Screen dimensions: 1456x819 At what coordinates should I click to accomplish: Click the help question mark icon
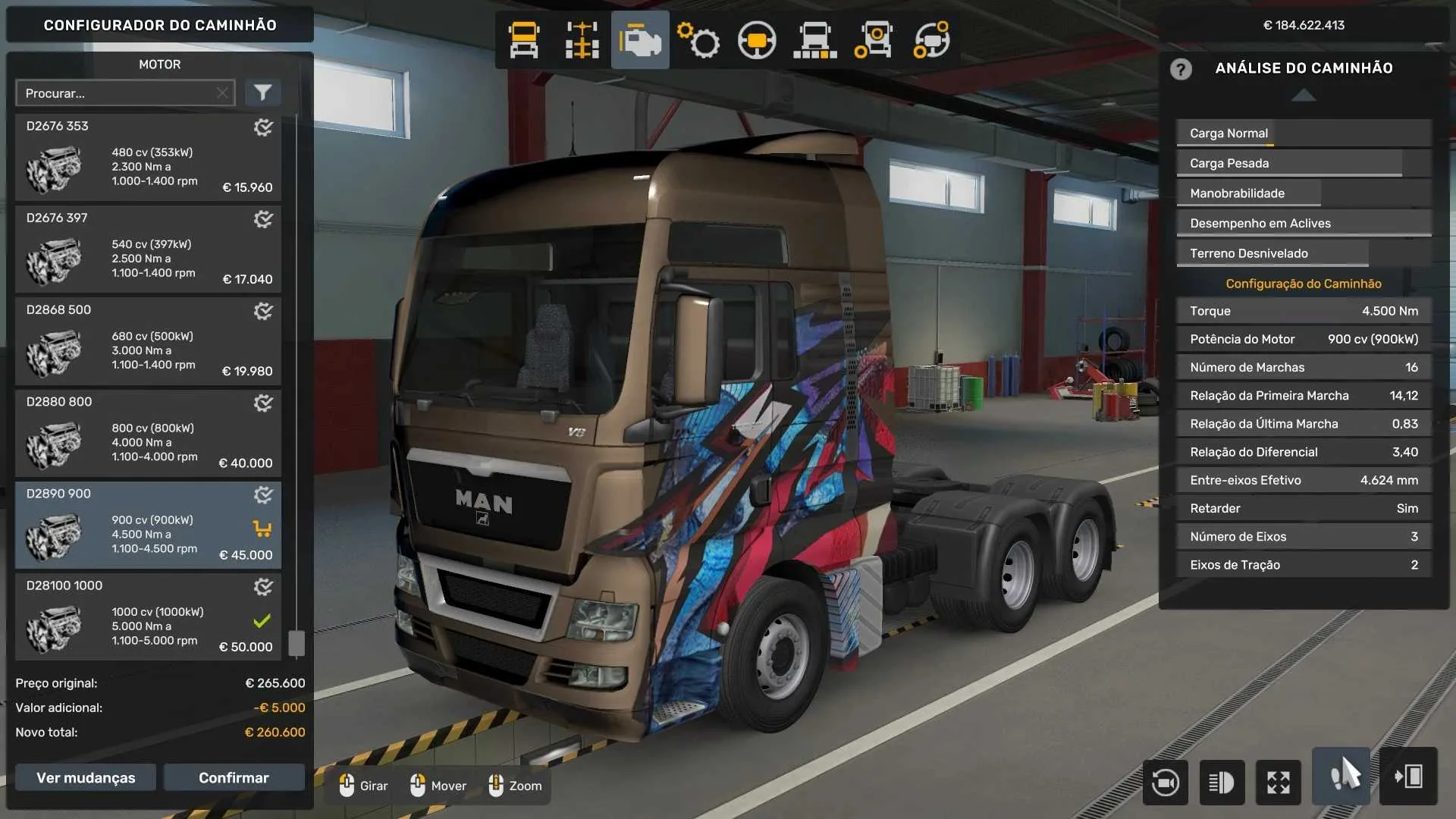pyautogui.click(x=1181, y=69)
